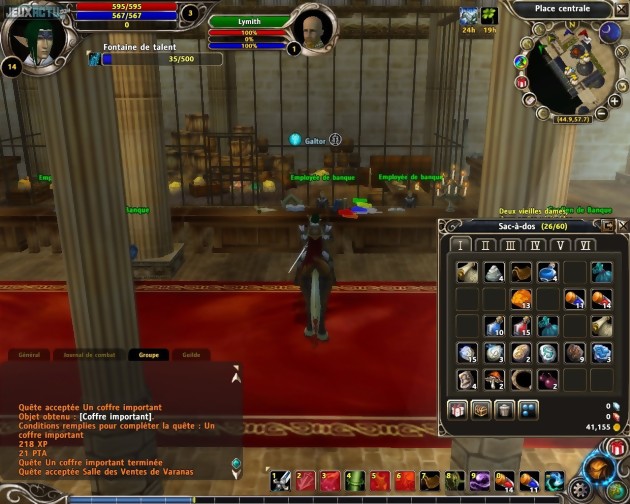Select the orange ore stack of 13

[x=520, y=299]
